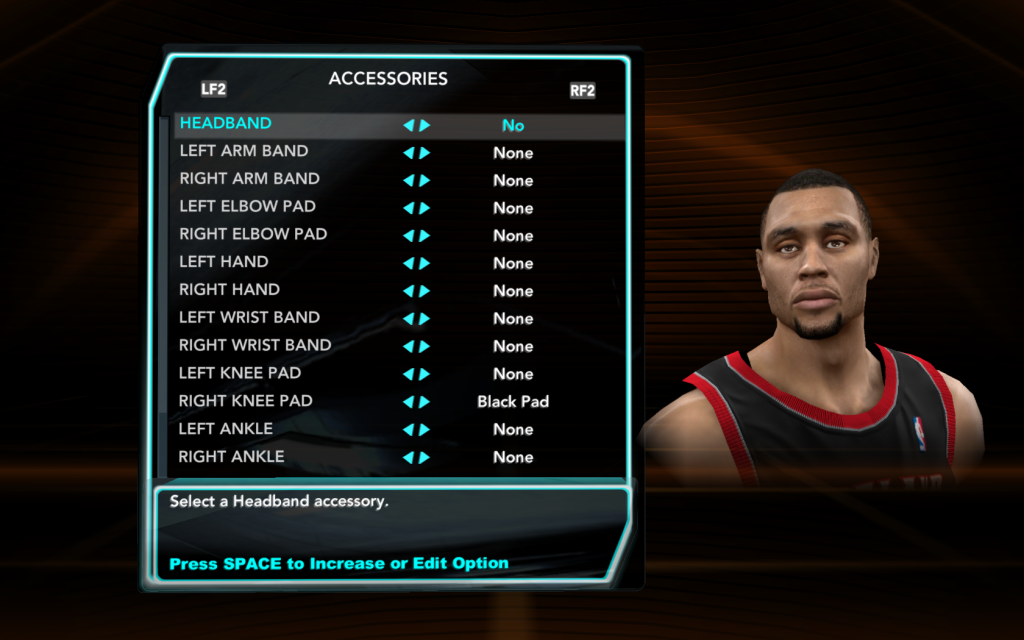The width and height of the screenshot is (1024, 640).
Task: Choose the Left Arm Band option
Action: [x=244, y=152]
